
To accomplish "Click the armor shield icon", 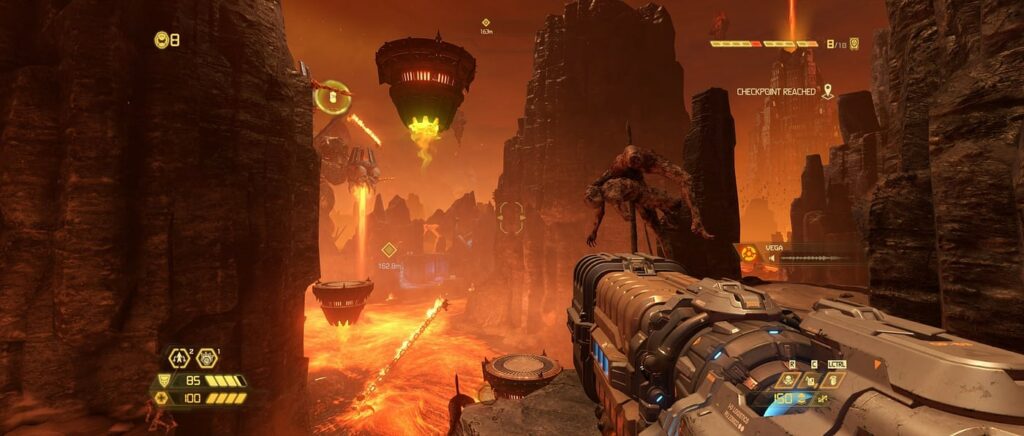I will click(164, 381).
